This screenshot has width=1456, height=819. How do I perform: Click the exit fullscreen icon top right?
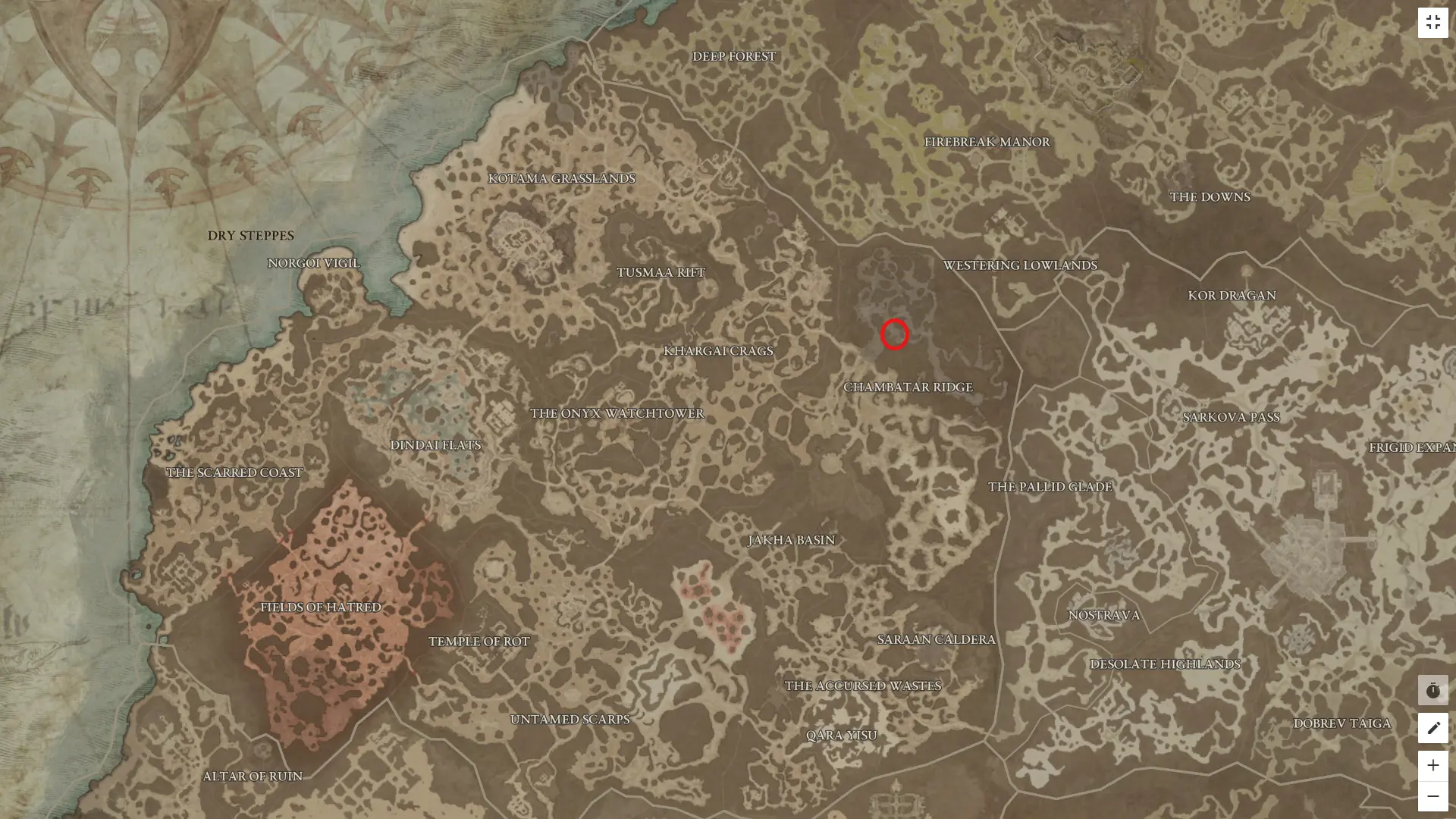pos(1433,22)
